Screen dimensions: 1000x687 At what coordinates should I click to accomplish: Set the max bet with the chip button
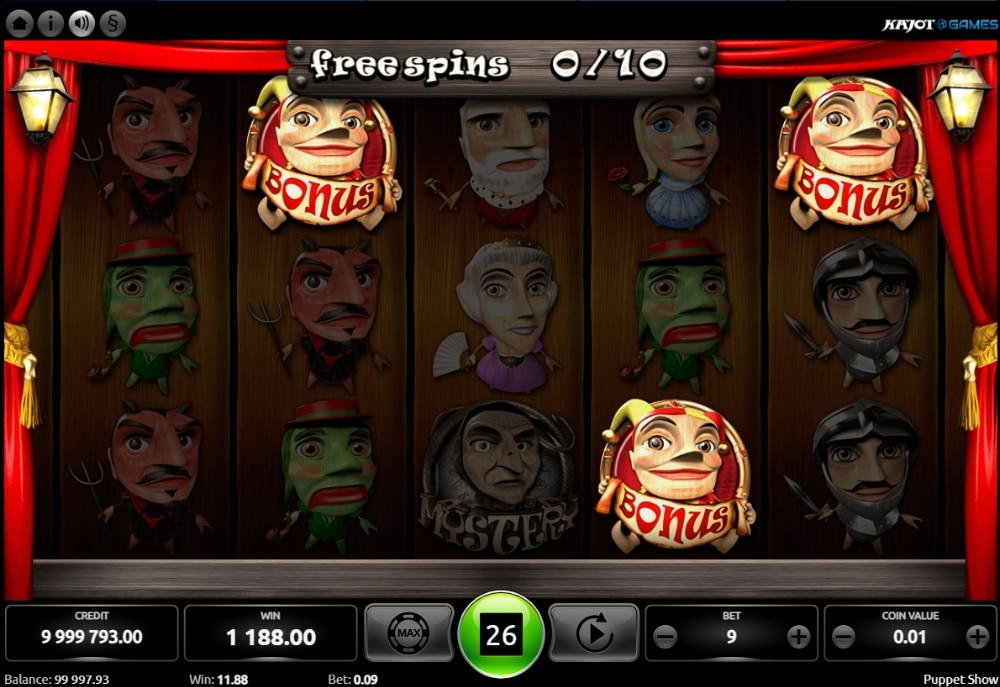408,633
